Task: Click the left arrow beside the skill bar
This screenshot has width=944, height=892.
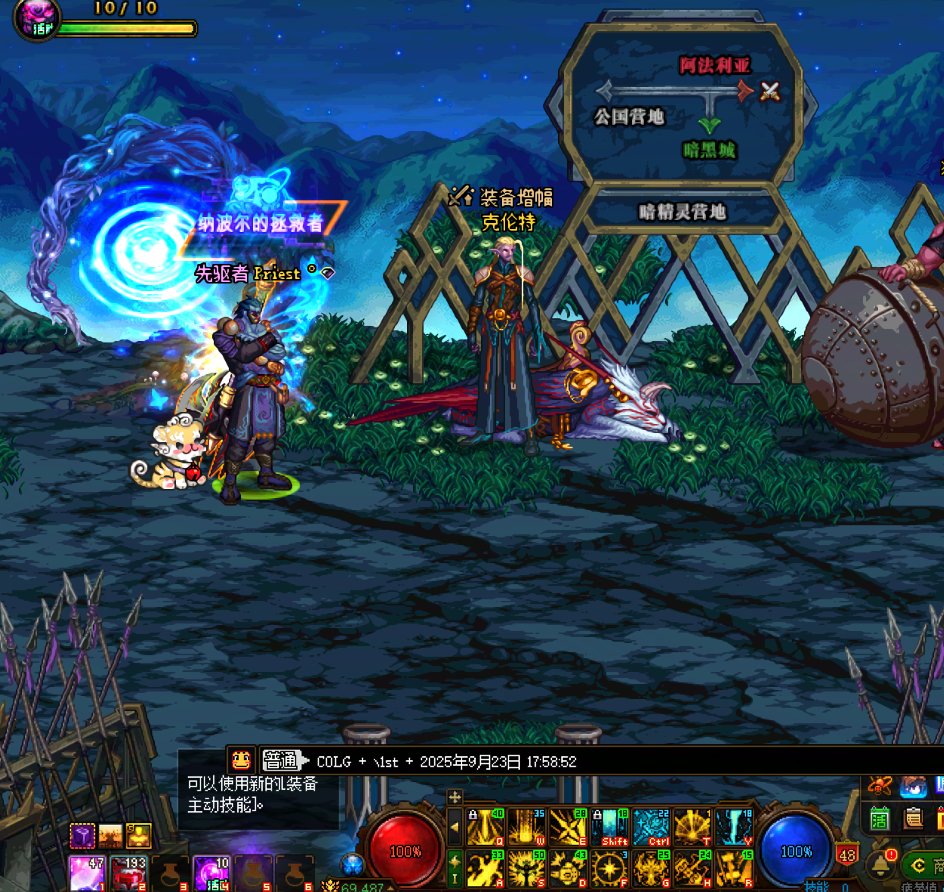Action: tap(455, 828)
